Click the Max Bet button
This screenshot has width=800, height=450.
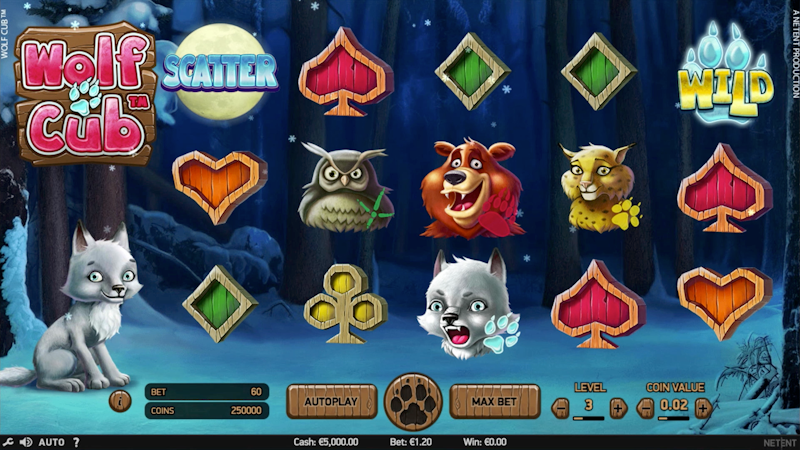[x=494, y=402]
